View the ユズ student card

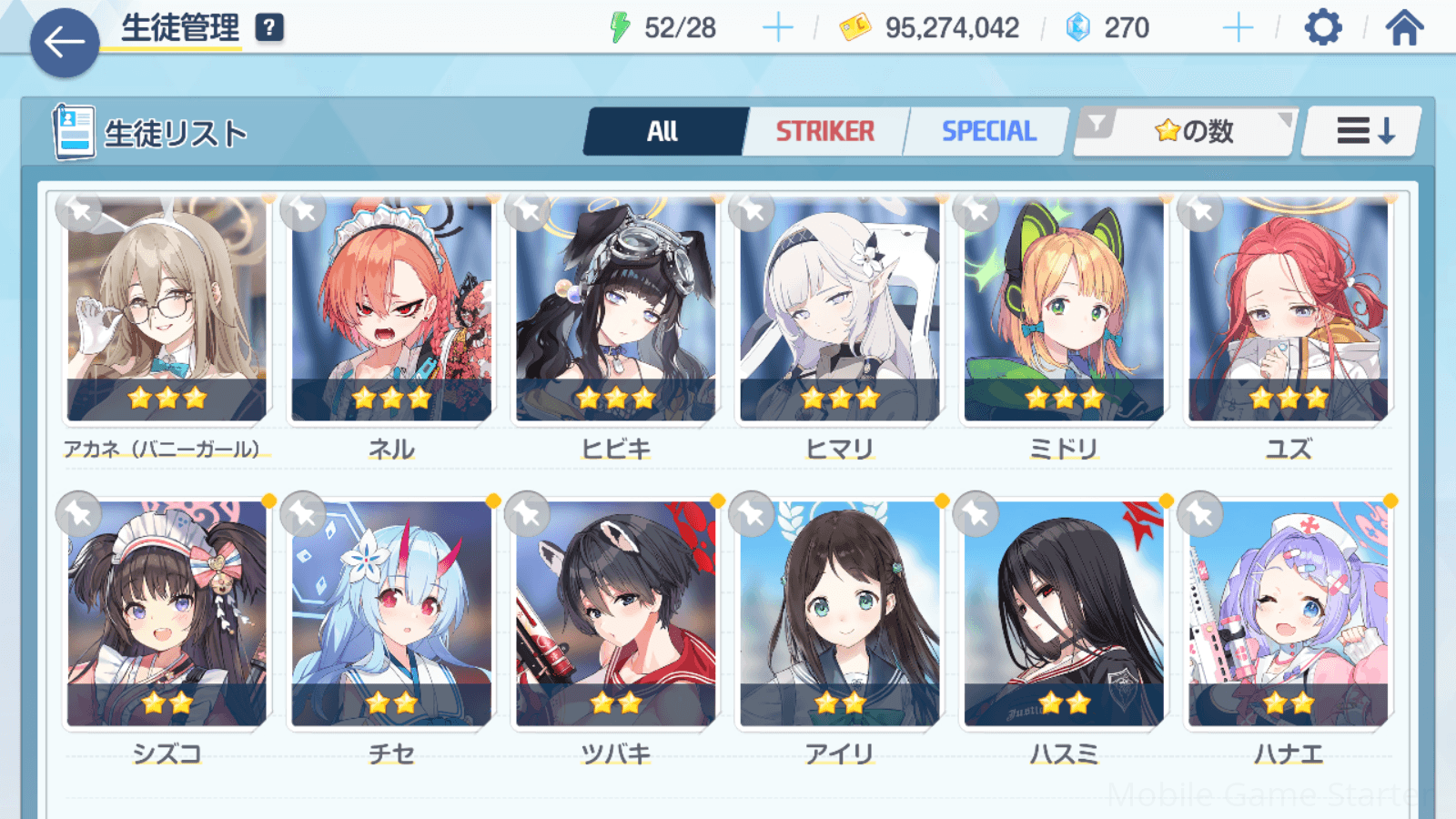point(1288,309)
